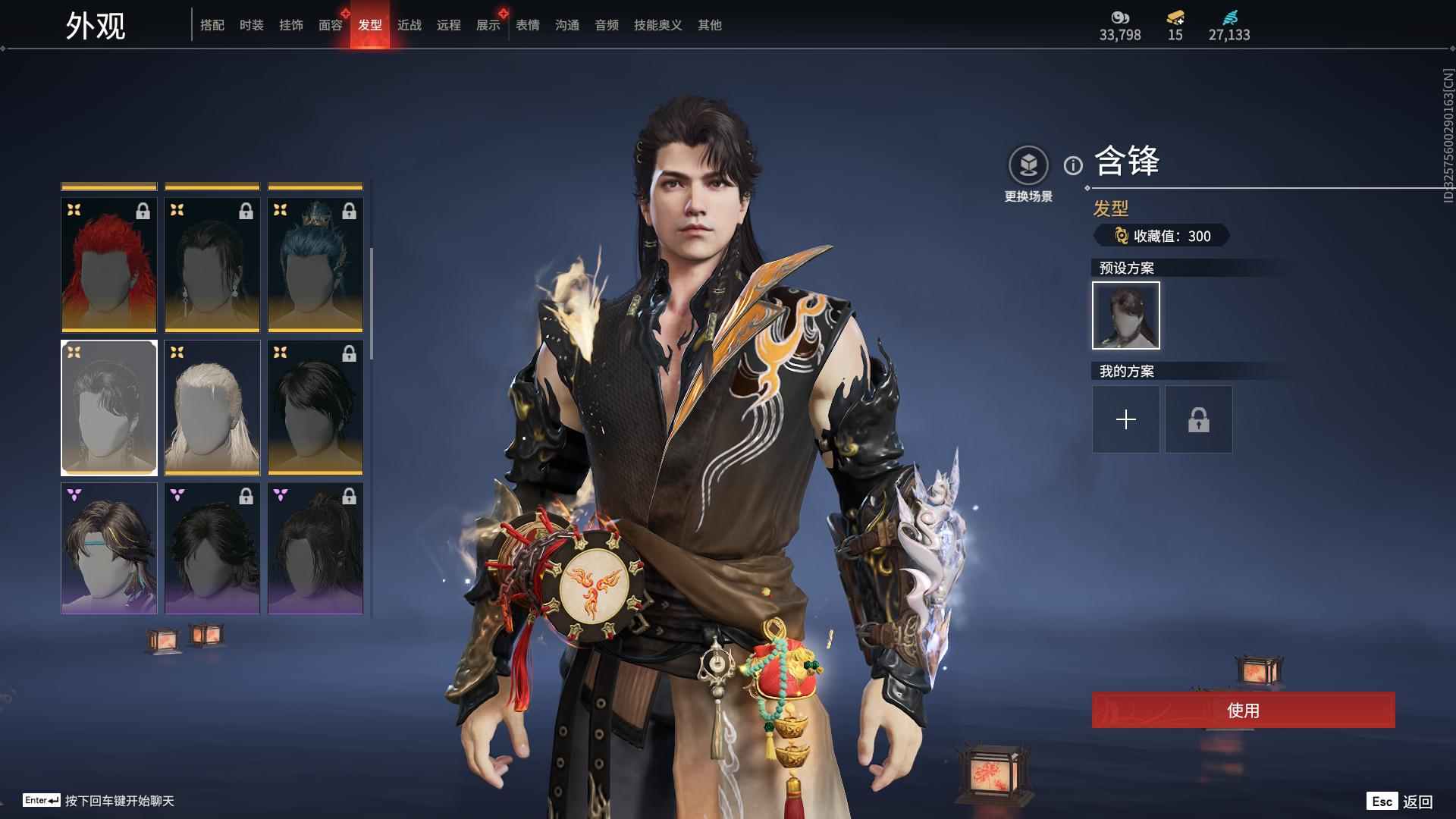Add a new scheme with the plus slot

tap(1126, 419)
